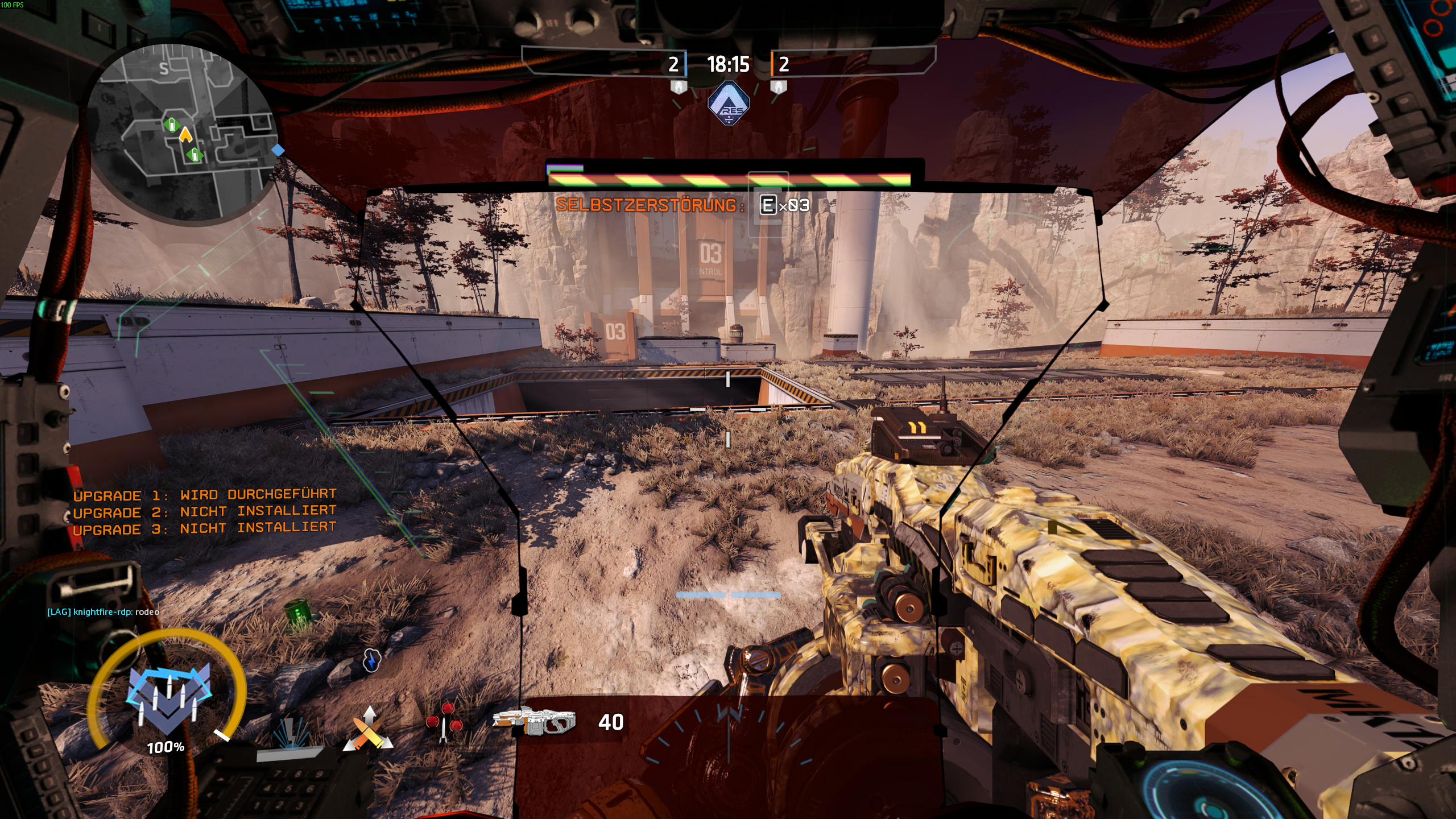Click the Upgrade 1 status line
The image size is (1456, 819).
(x=205, y=495)
